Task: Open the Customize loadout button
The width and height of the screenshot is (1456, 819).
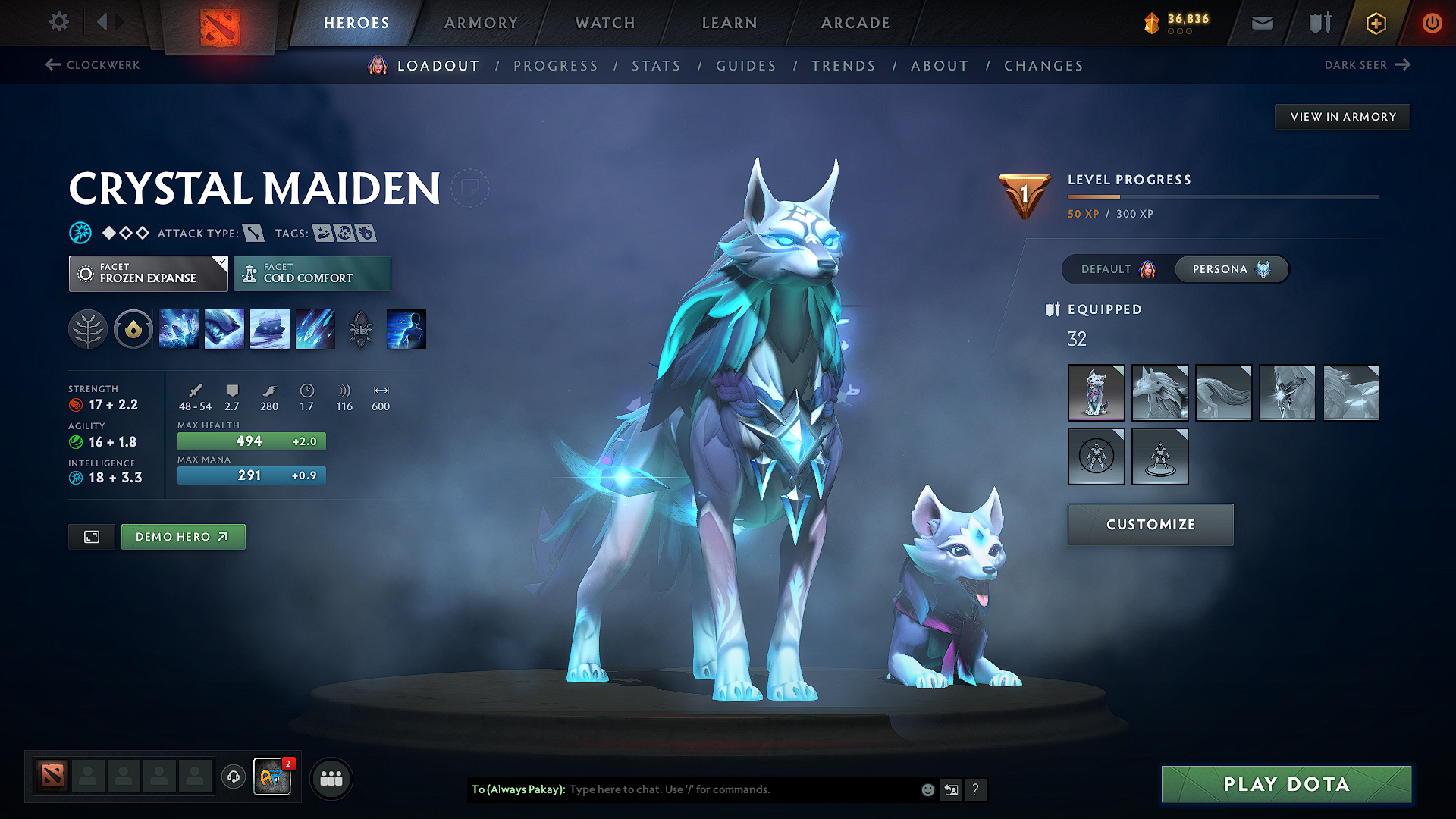Action: coord(1150,525)
